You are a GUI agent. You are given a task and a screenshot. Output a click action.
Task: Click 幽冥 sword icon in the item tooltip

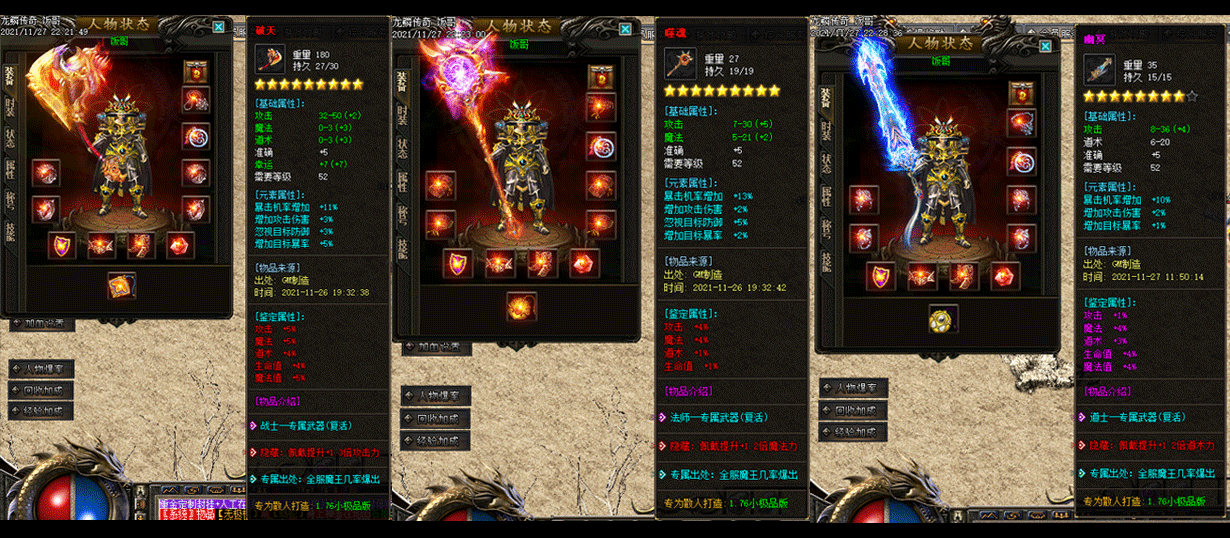(1099, 70)
